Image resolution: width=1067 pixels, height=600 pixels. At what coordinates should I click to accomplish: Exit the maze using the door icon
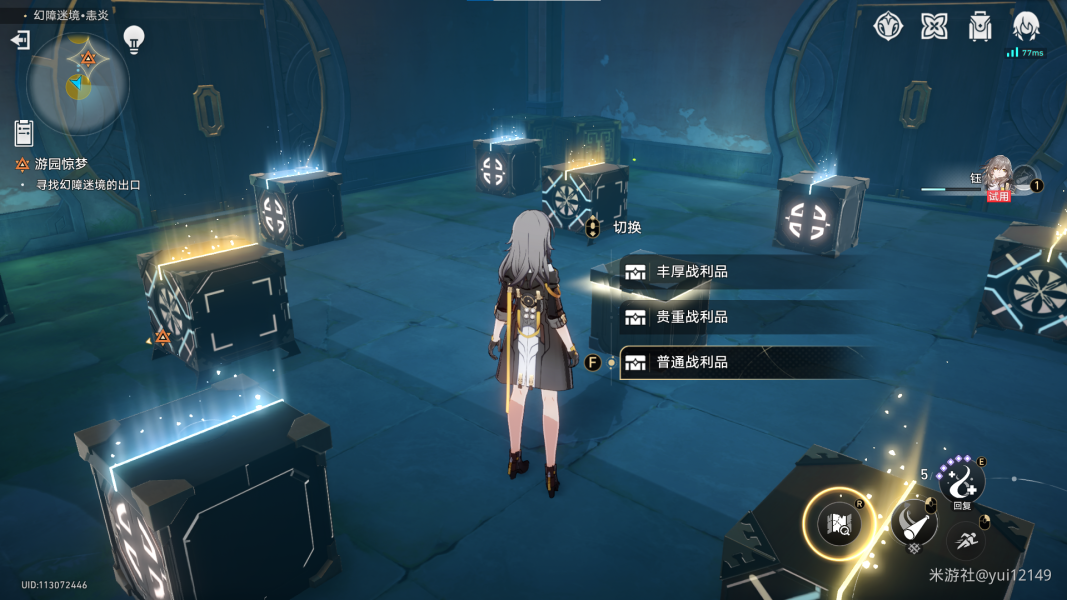(x=20, y=40)
